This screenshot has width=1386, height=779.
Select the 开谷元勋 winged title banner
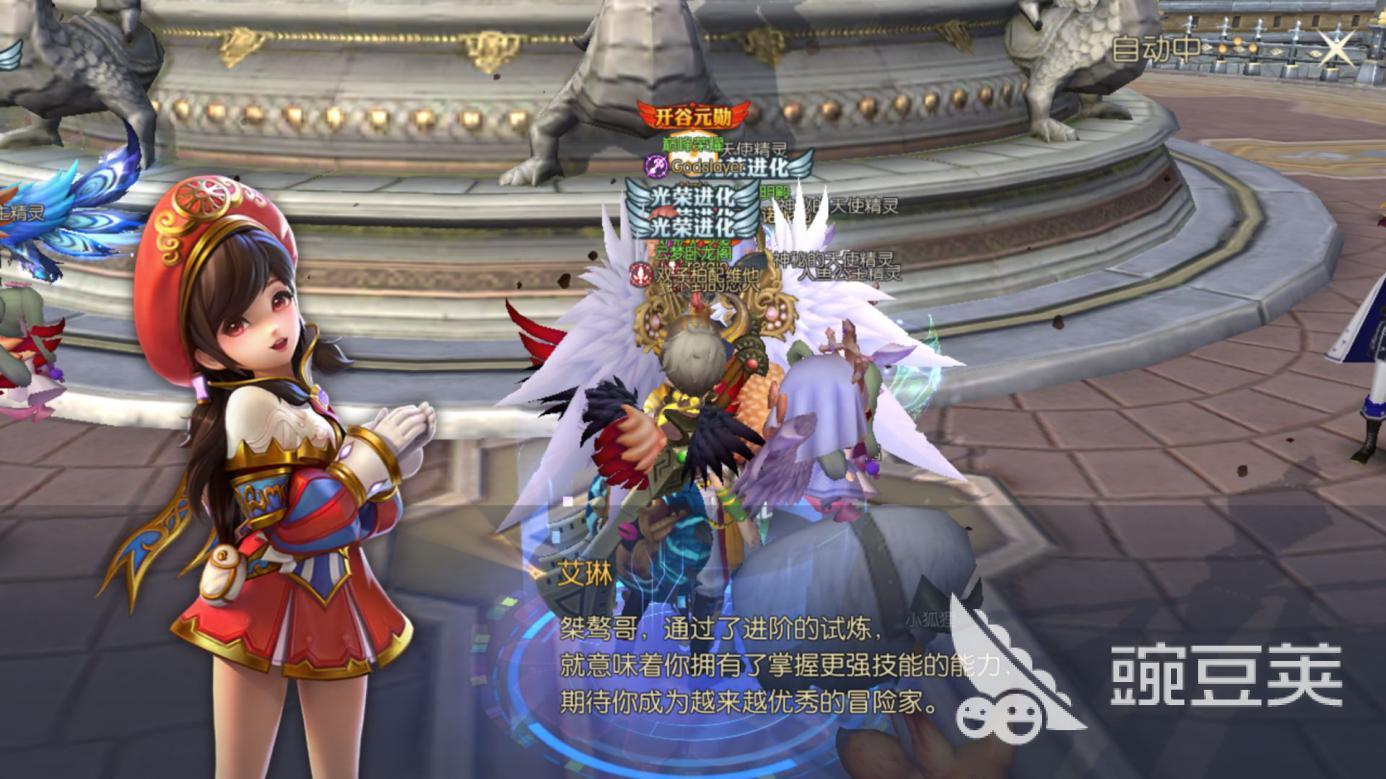tap(693, 116)
